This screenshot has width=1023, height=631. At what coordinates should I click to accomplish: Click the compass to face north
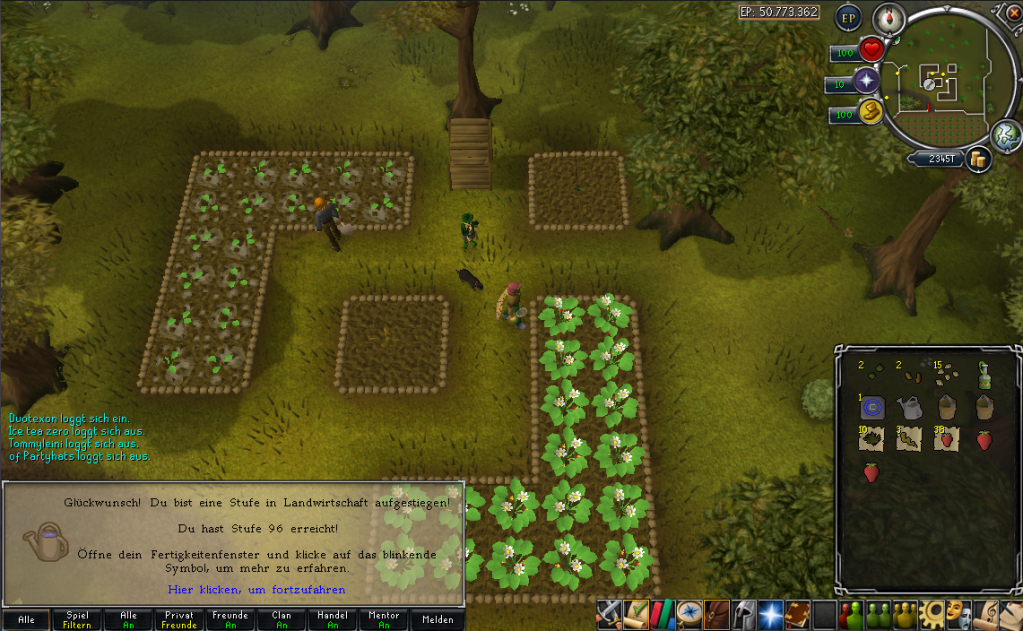point(888,18)
